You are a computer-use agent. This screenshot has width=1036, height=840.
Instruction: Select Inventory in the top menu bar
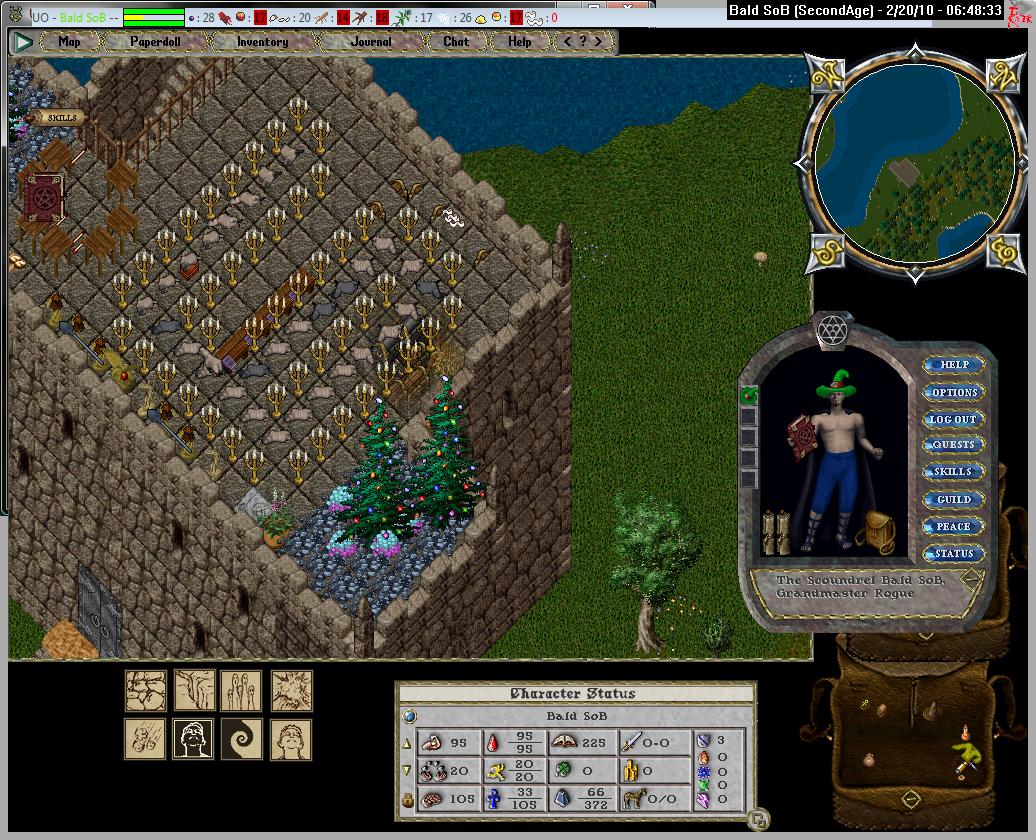tap(262, 42)
